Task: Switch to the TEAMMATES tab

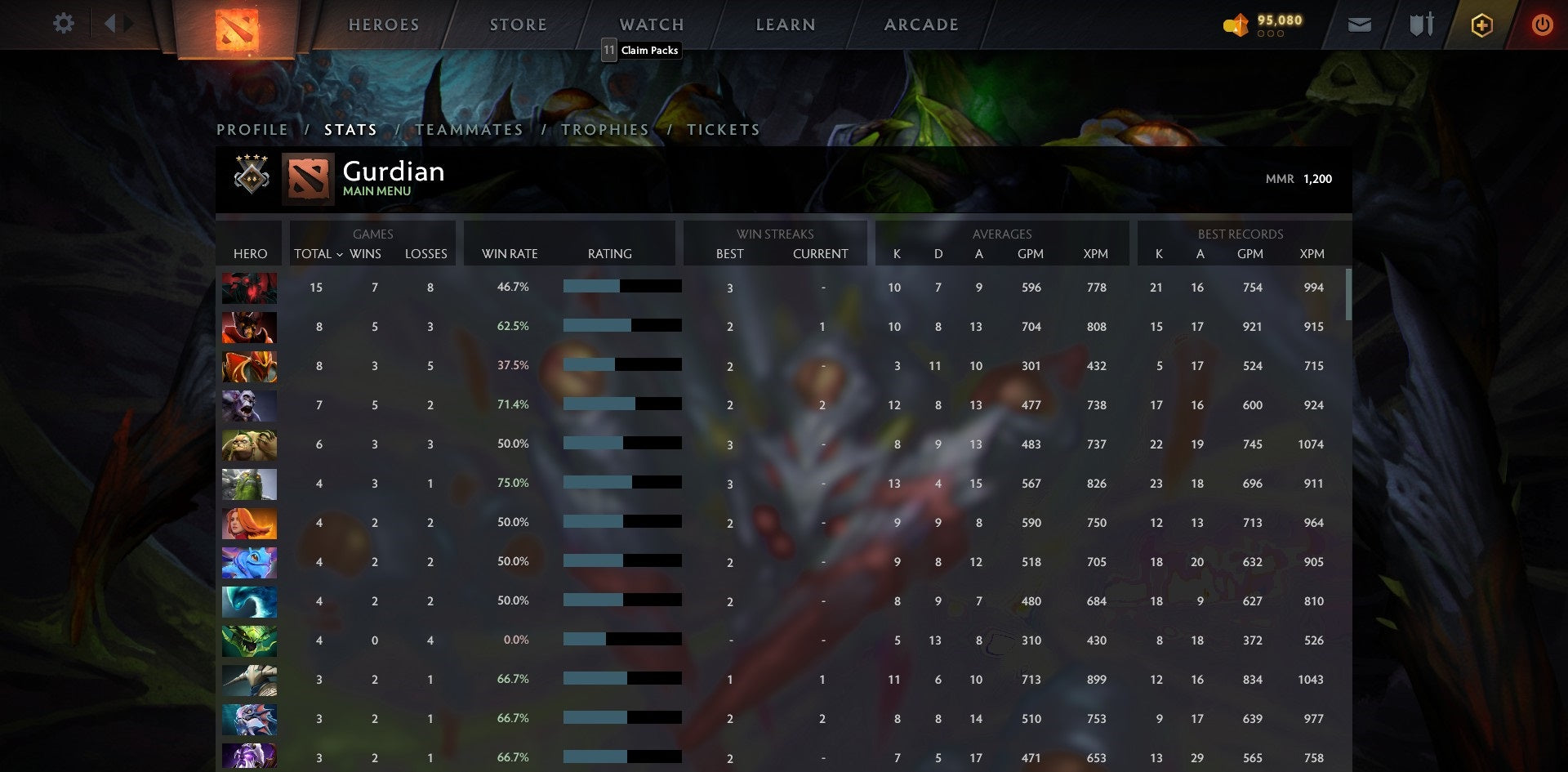Action: (x=470, y=130)
